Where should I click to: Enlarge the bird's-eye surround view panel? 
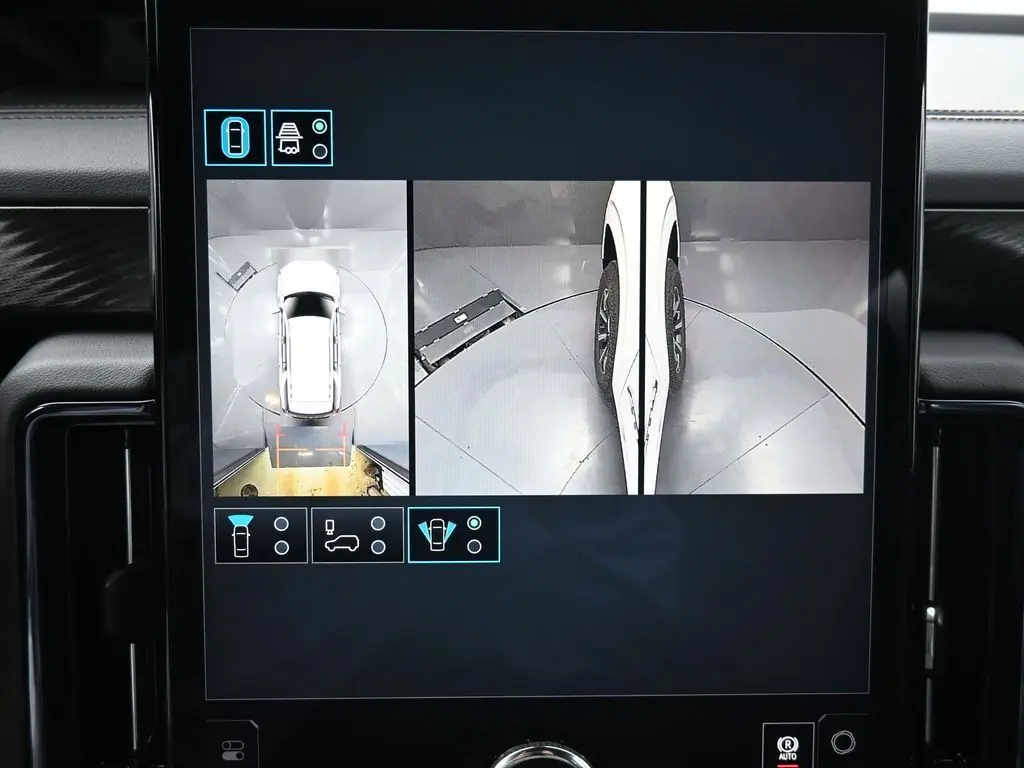click(x=308, y=338)
